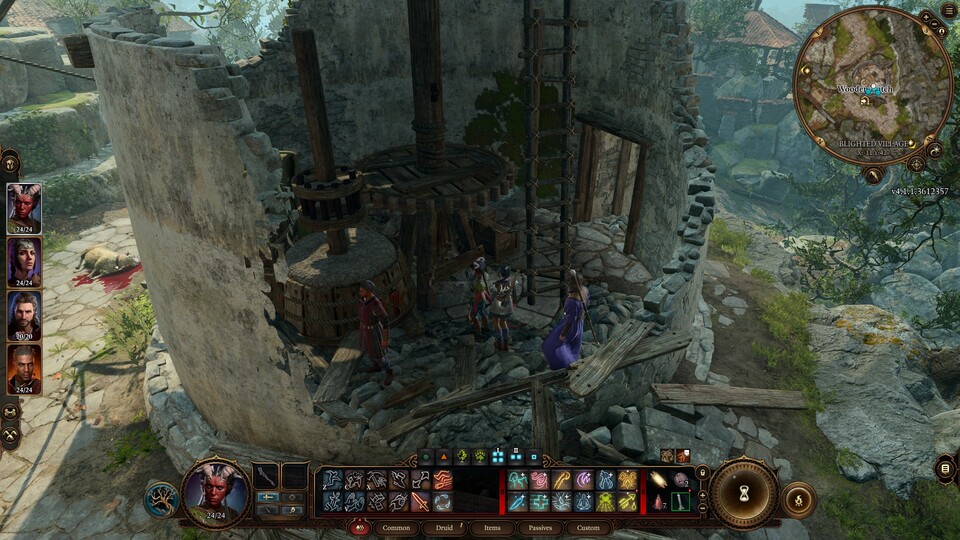Show the Items hotbar tab
The width and height of the screenshot is (960, 540).
tap(492, 527)
